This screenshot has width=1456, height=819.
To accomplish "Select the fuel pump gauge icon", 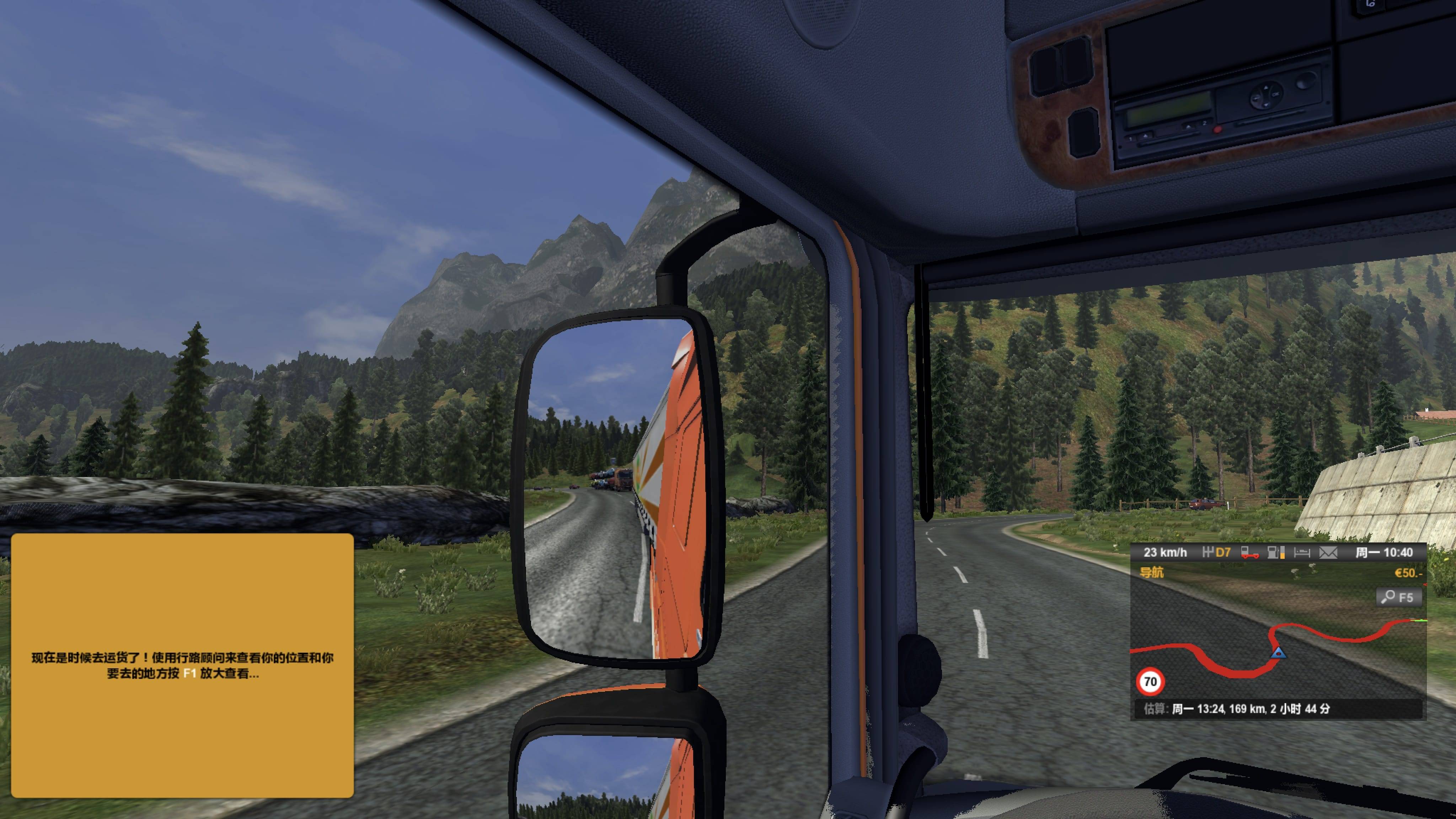I will (1276, 553).
